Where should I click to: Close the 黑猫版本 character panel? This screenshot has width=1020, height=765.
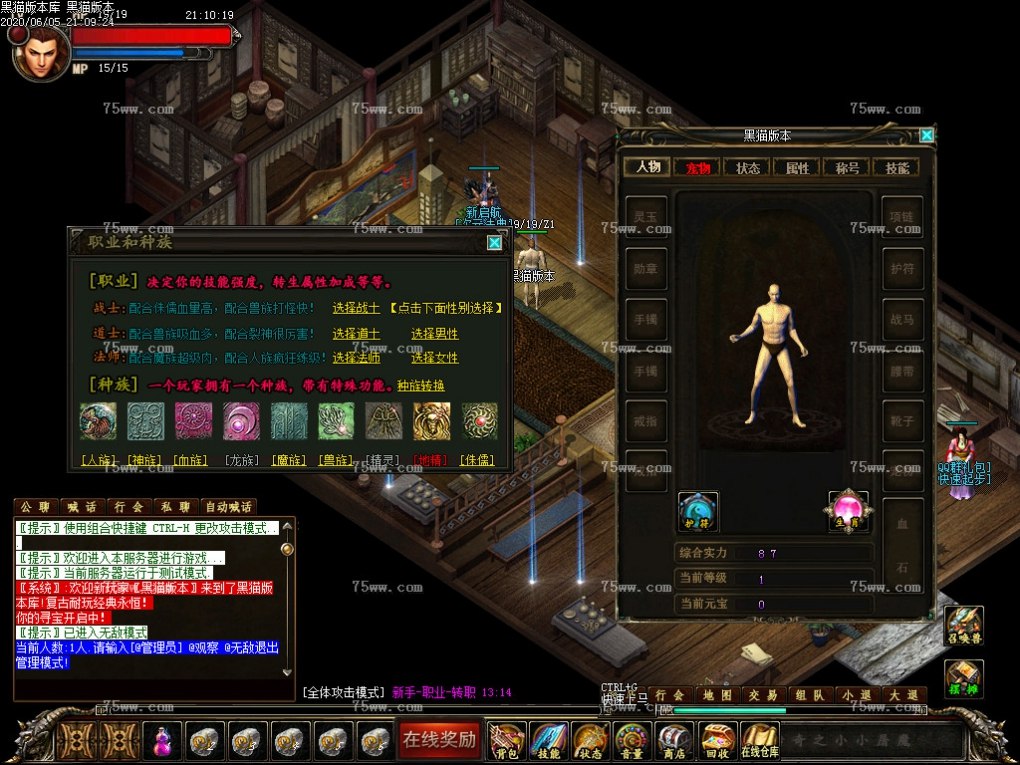[x=927, y=135]
